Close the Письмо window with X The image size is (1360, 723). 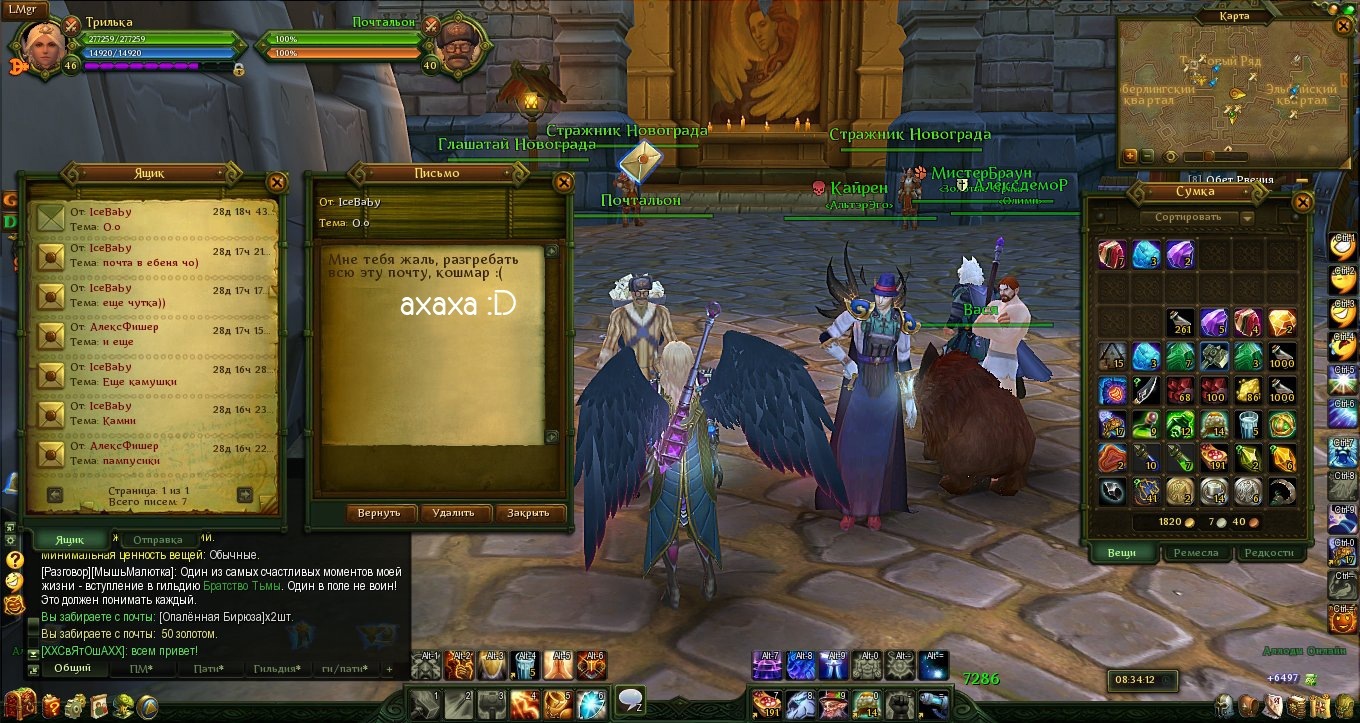pos(563,182)
